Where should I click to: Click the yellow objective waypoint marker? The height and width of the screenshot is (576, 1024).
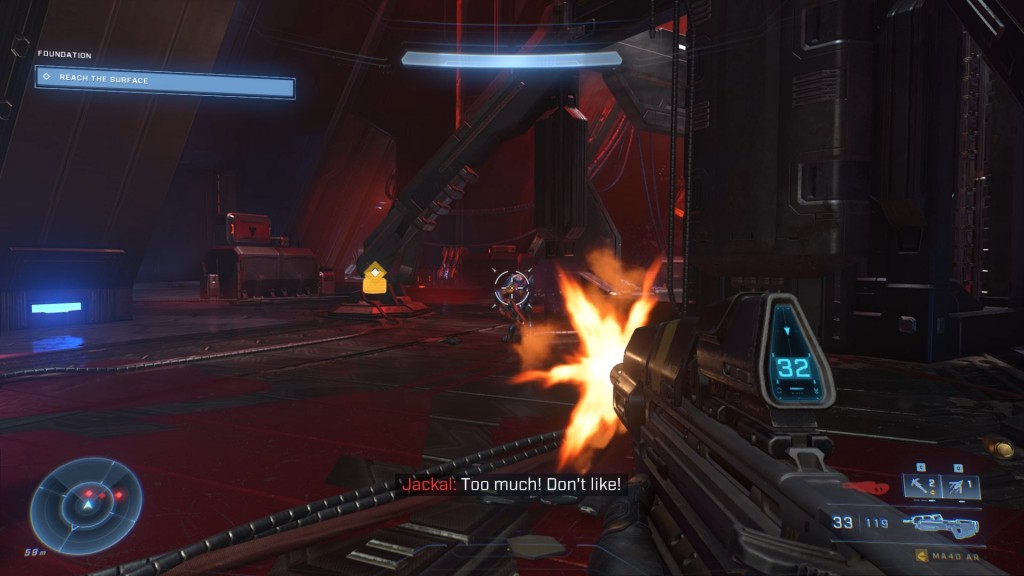[374, 279]
